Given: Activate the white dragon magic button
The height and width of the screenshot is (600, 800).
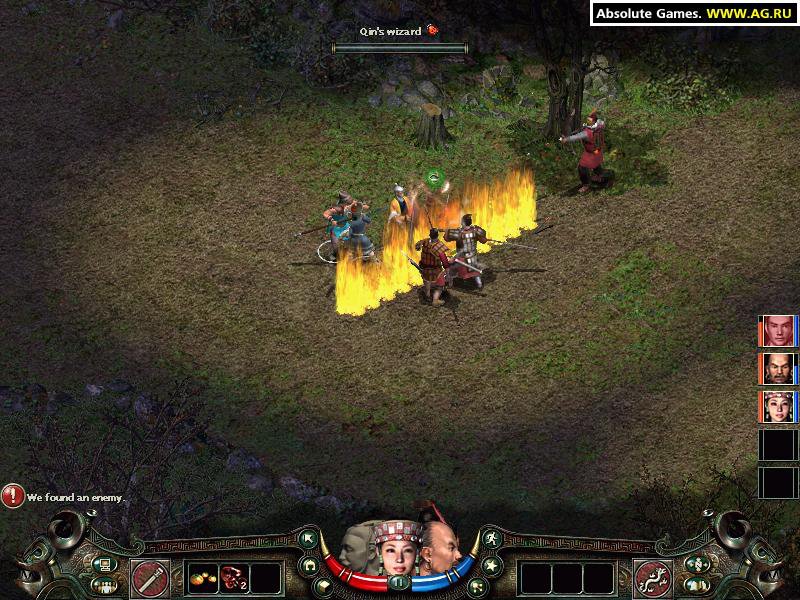Looking at the screenshot, I should click(x=651, y=577).
